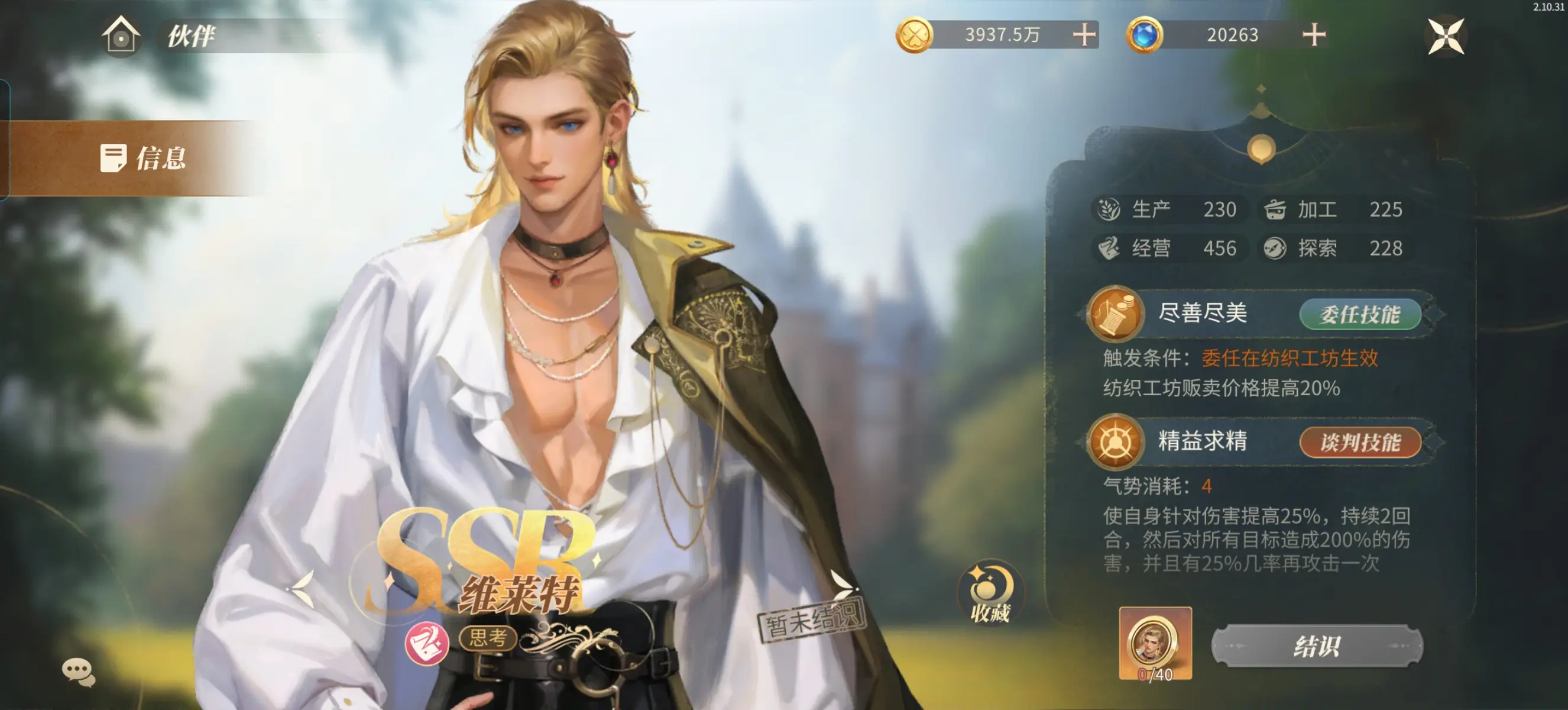Click the 思考 status badge
Viewport: 1568px width, 710px height.
click(488, 639)
